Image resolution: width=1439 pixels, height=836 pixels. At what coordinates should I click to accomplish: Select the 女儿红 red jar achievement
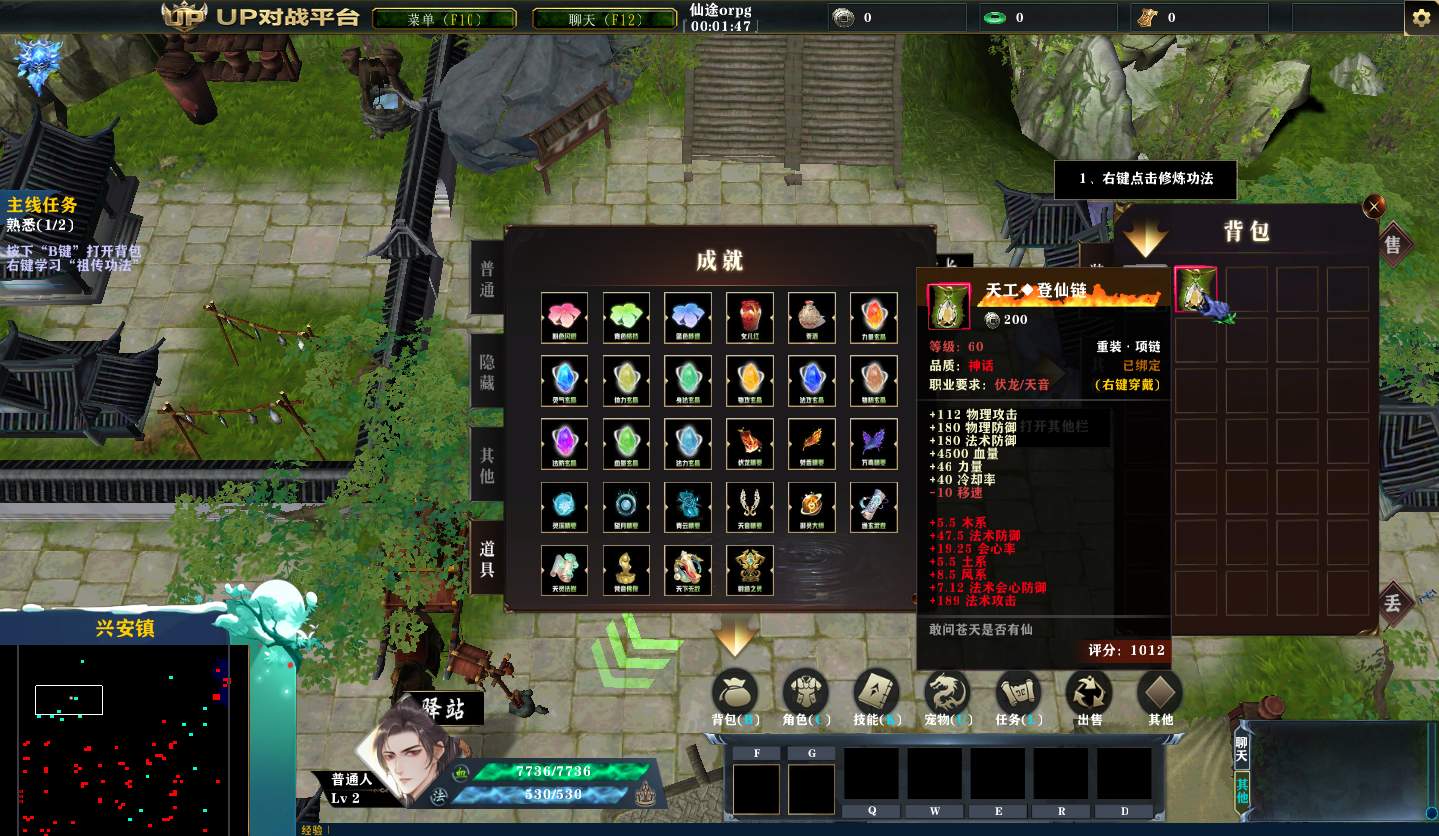[750, 317]
